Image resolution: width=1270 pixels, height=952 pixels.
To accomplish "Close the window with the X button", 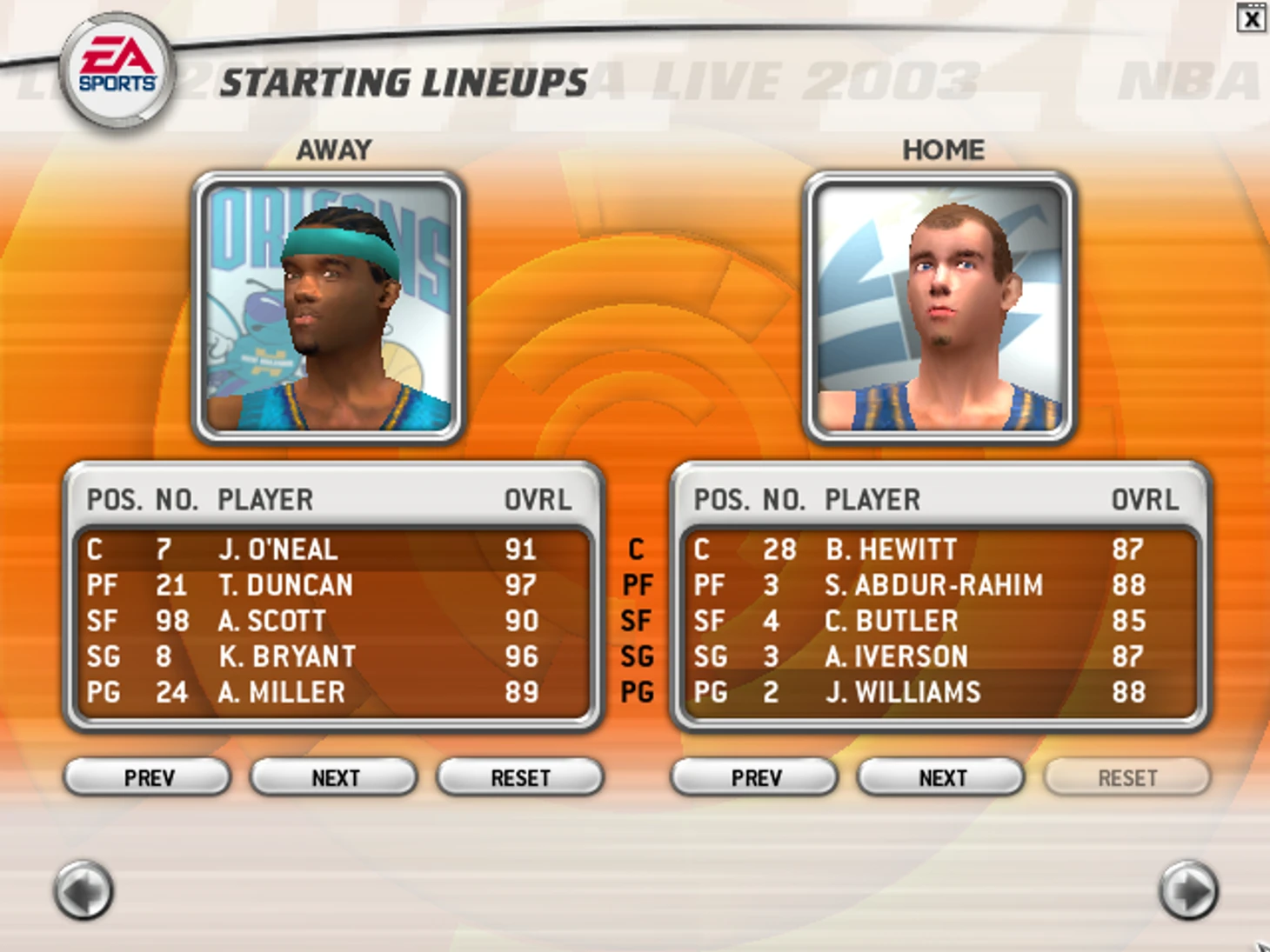I will tap(1251, 18).
